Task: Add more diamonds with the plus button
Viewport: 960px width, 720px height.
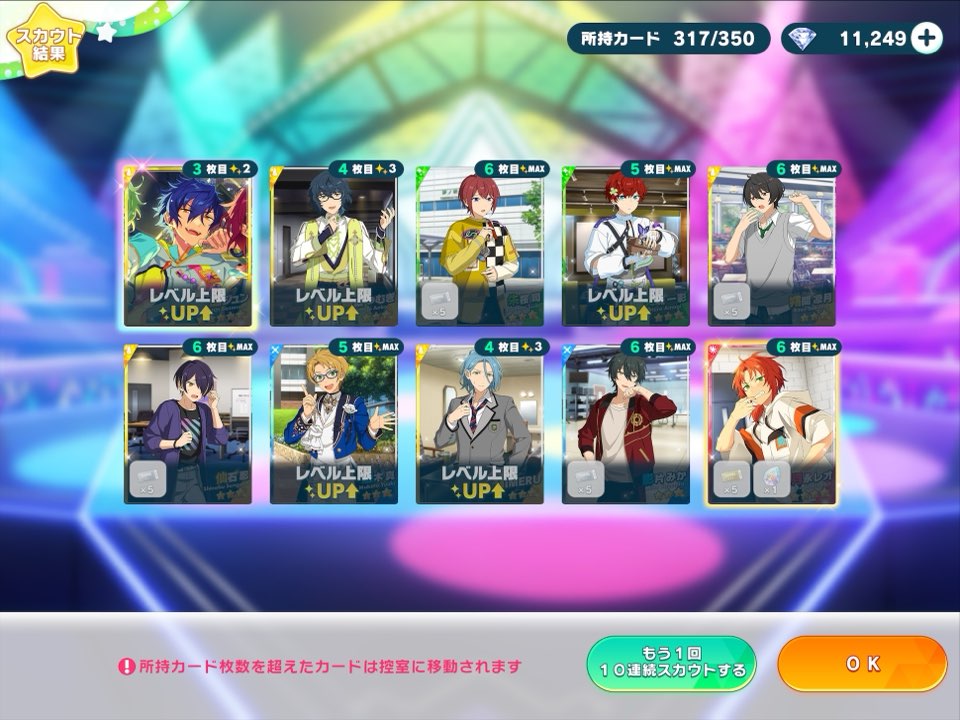Action: (x=927, y=38)
